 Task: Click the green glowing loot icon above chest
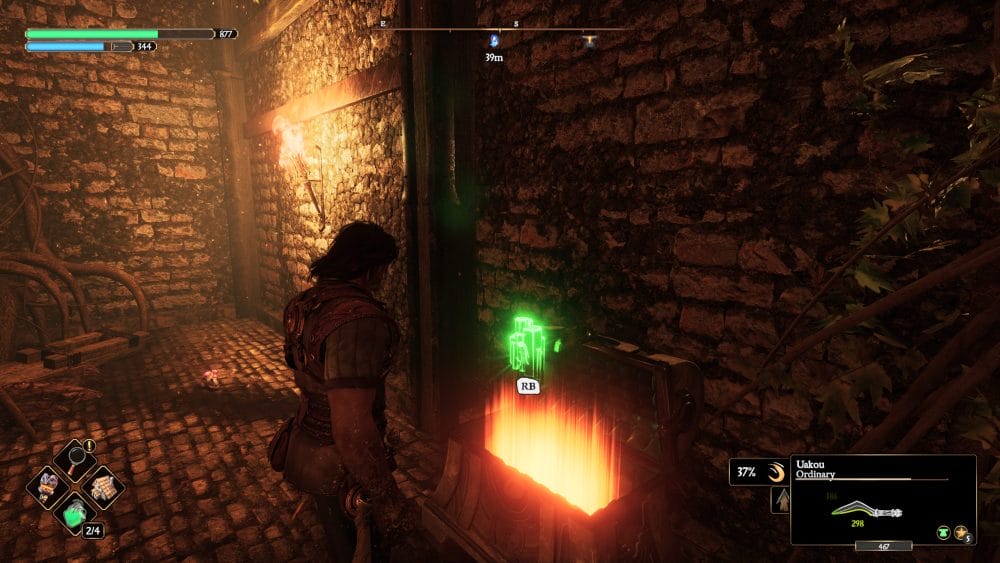click(x=527, y=347)
